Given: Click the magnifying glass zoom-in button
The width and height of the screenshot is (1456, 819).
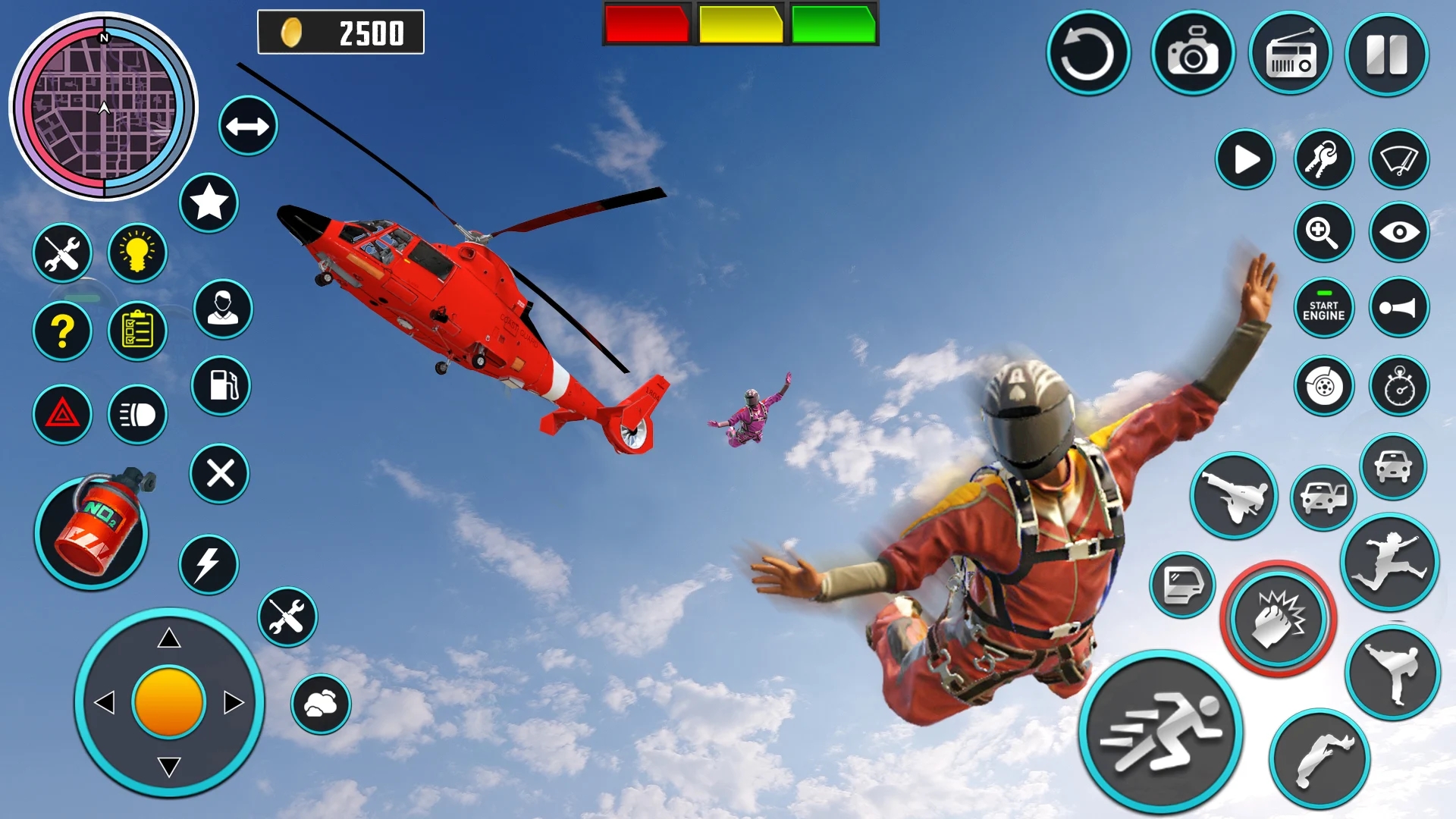Looking at the screenshot, I should coord(1323,232).
